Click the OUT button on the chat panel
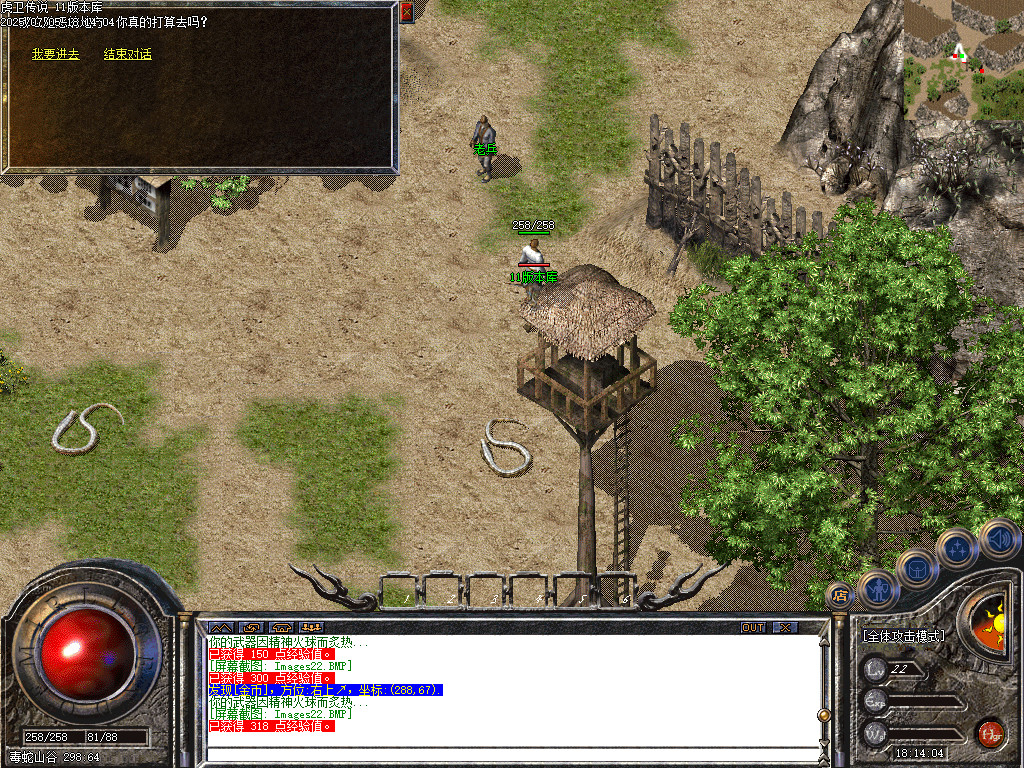This screenshot has width=1024, height=768. click(x=753, y=627)
